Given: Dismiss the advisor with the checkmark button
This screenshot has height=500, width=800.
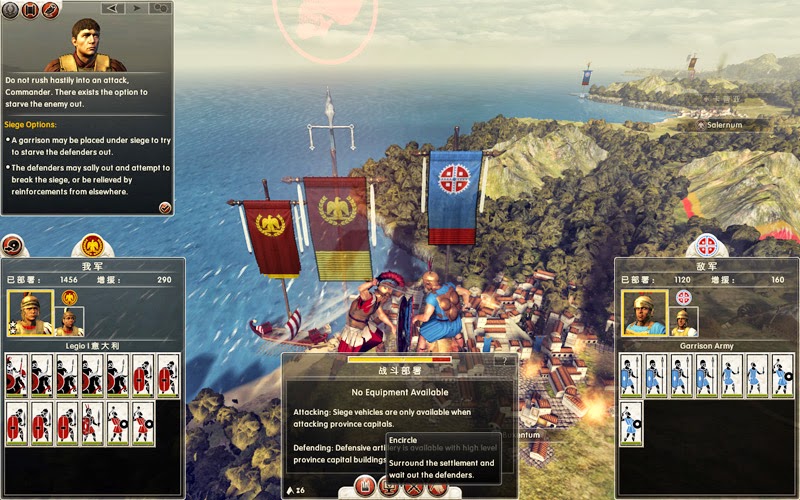Looking at the screenshot, I should [x=165, y=207].
